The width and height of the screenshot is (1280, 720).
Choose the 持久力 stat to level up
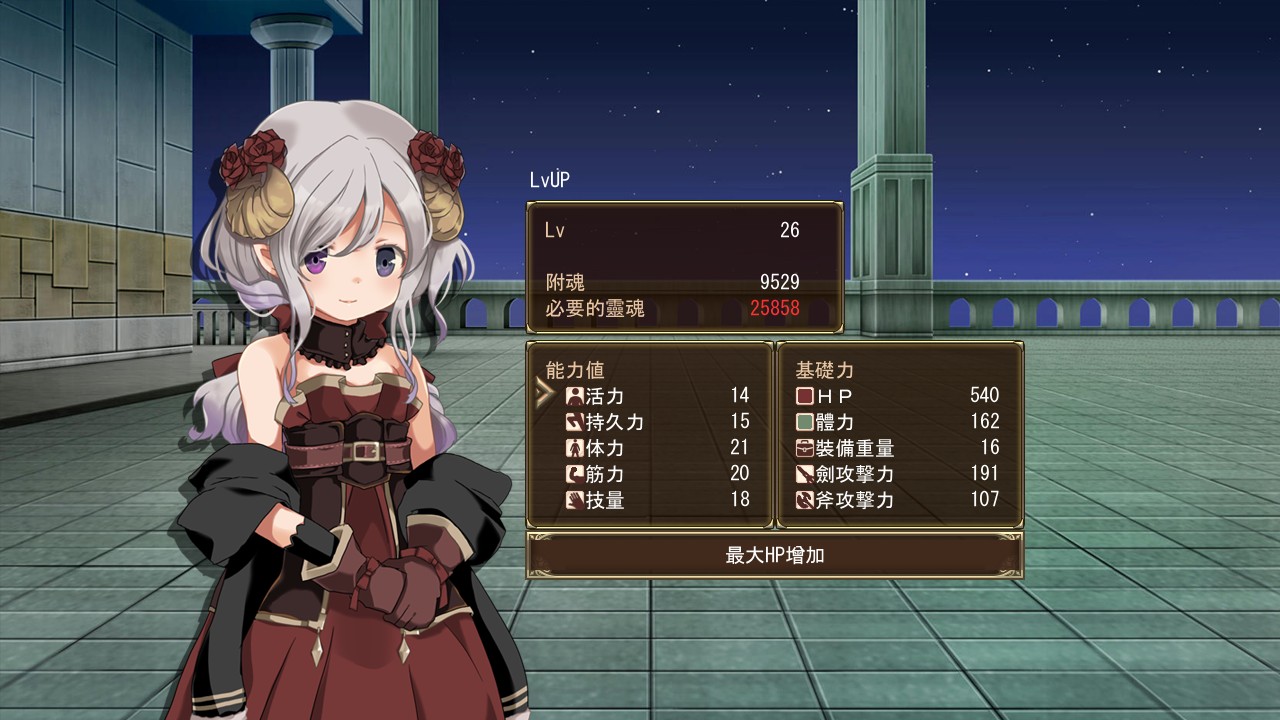[x=655, y=422]
